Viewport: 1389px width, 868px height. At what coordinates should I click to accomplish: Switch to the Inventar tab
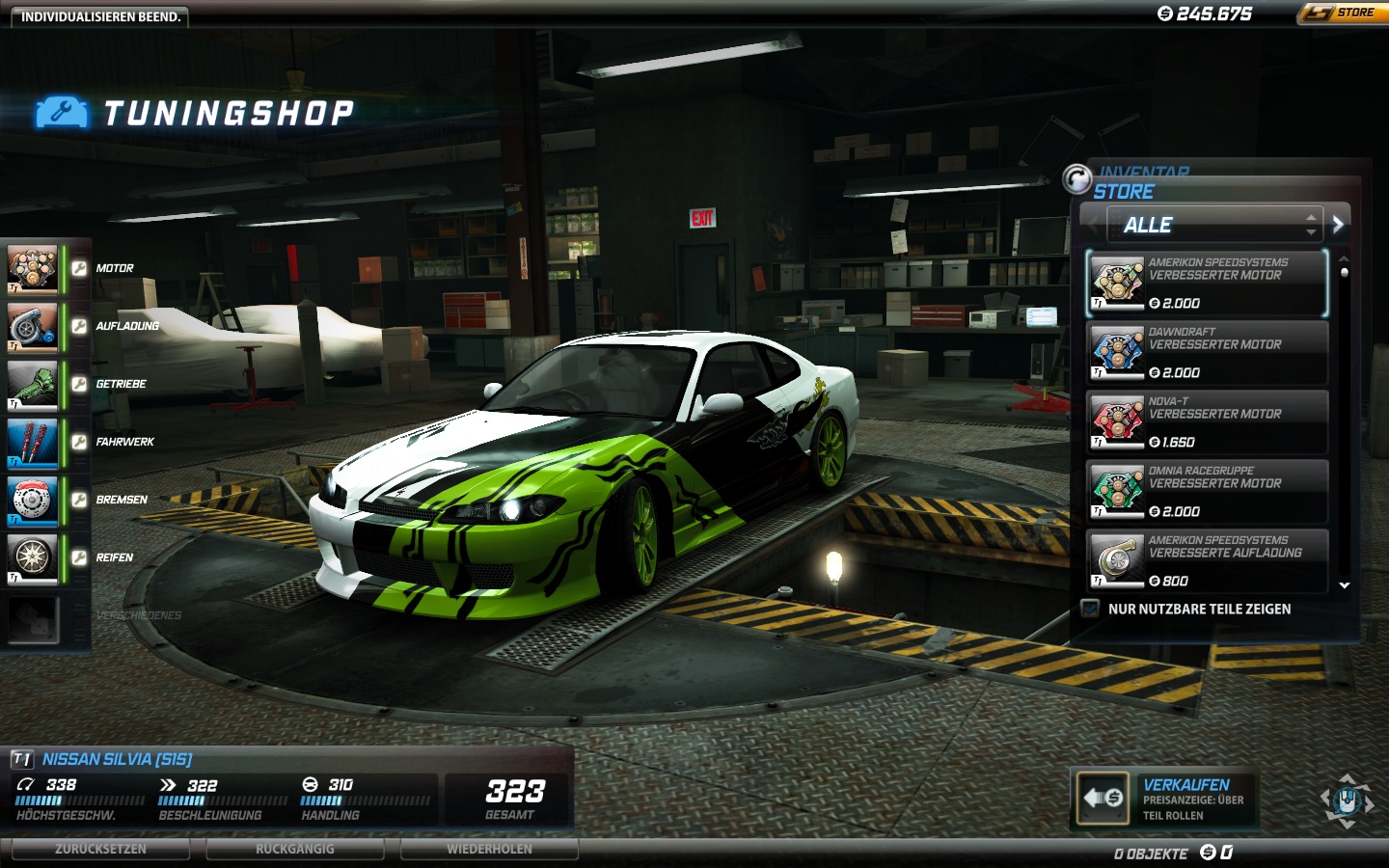[1145, 171]
